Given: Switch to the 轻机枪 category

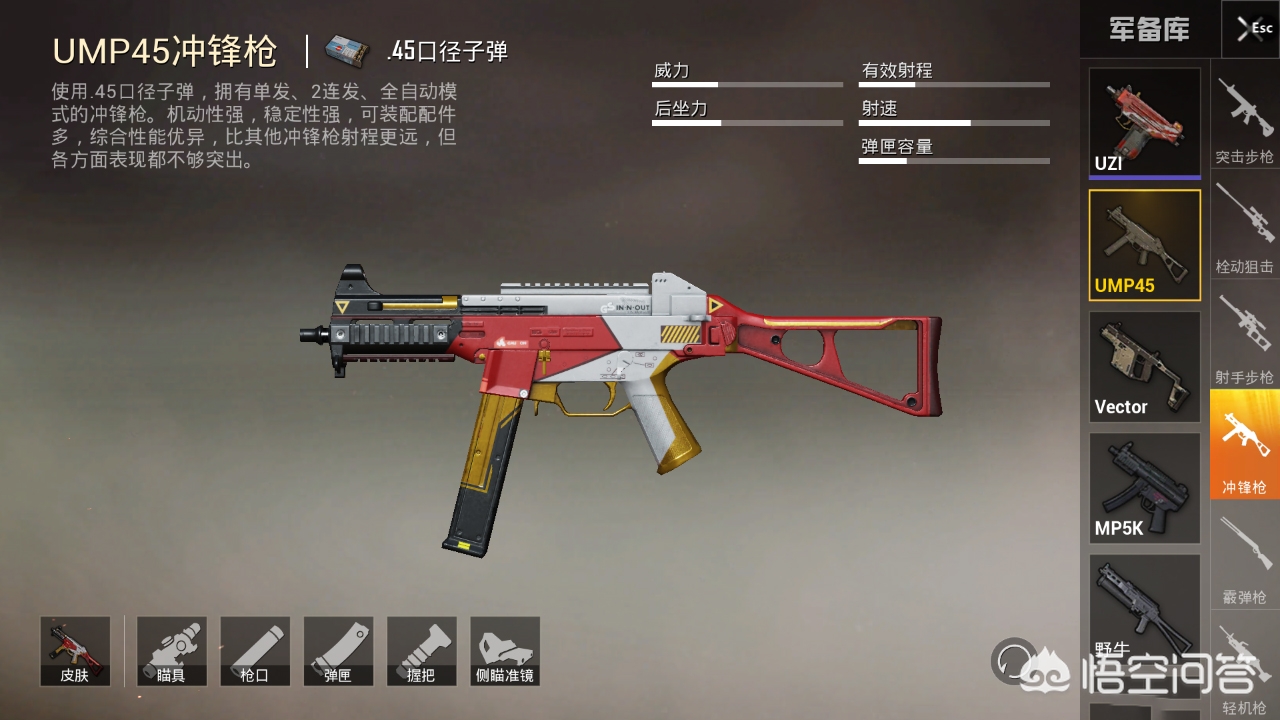Looking at the screenshot, I should coord(1244,665).
